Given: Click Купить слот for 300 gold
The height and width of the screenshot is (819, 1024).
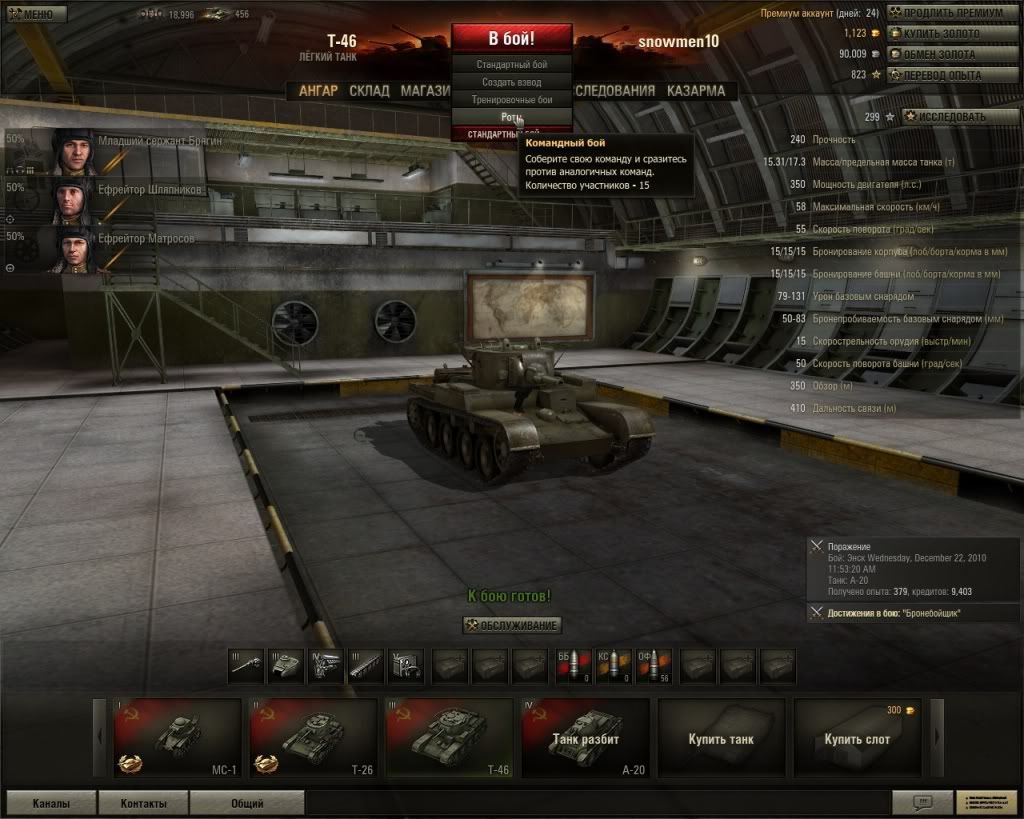Looking at the screenshot, I should [x=857, y=738].
